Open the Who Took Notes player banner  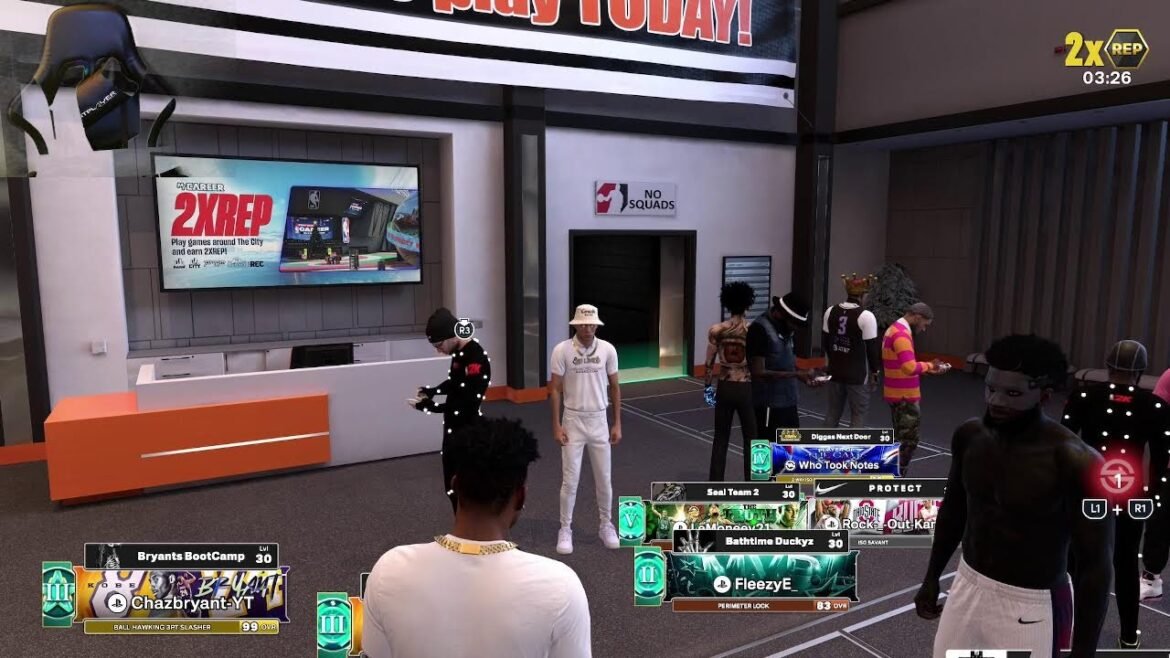tap(836, 463)
